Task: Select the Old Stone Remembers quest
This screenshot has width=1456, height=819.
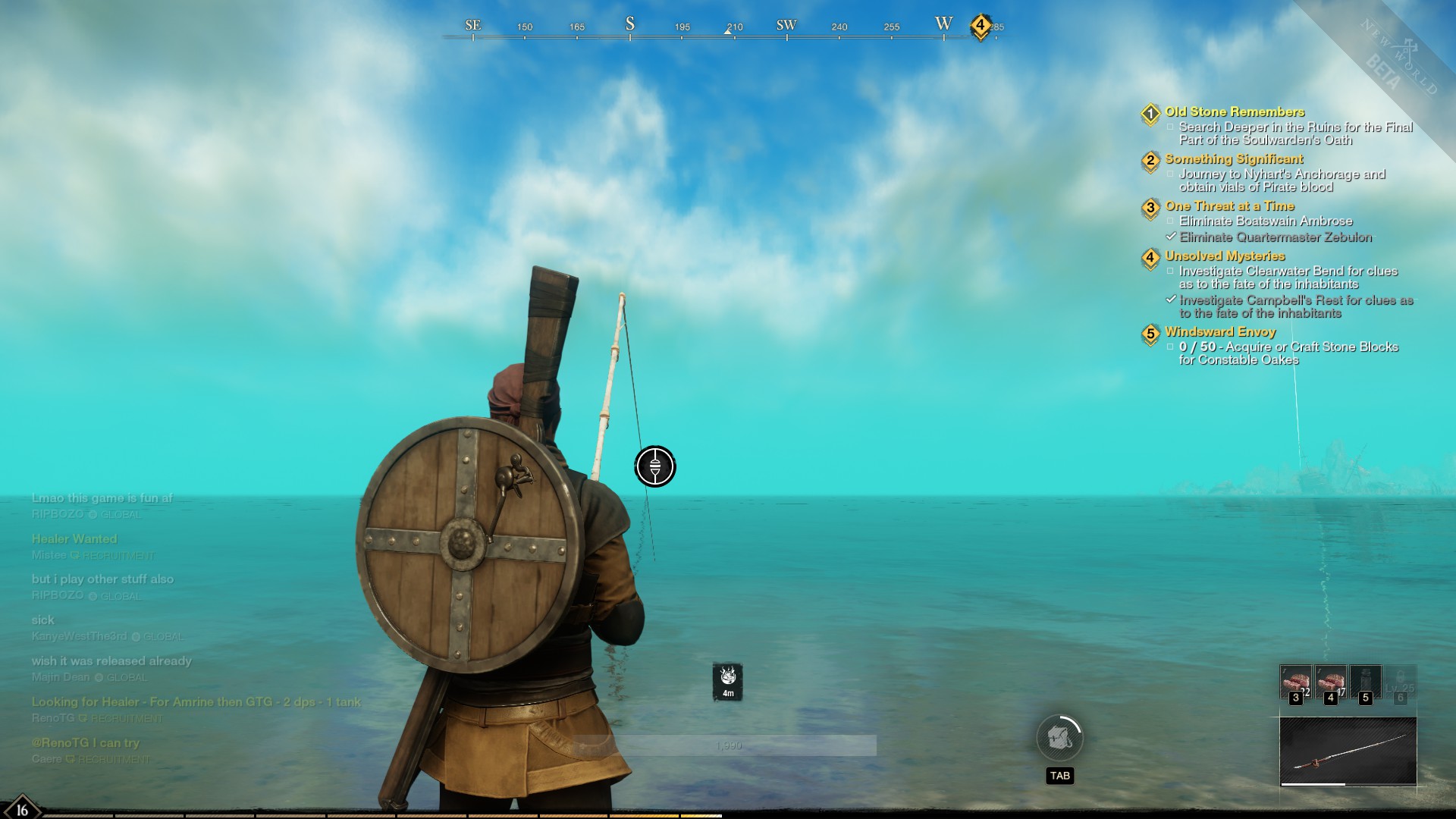Action: [1235, 112]
